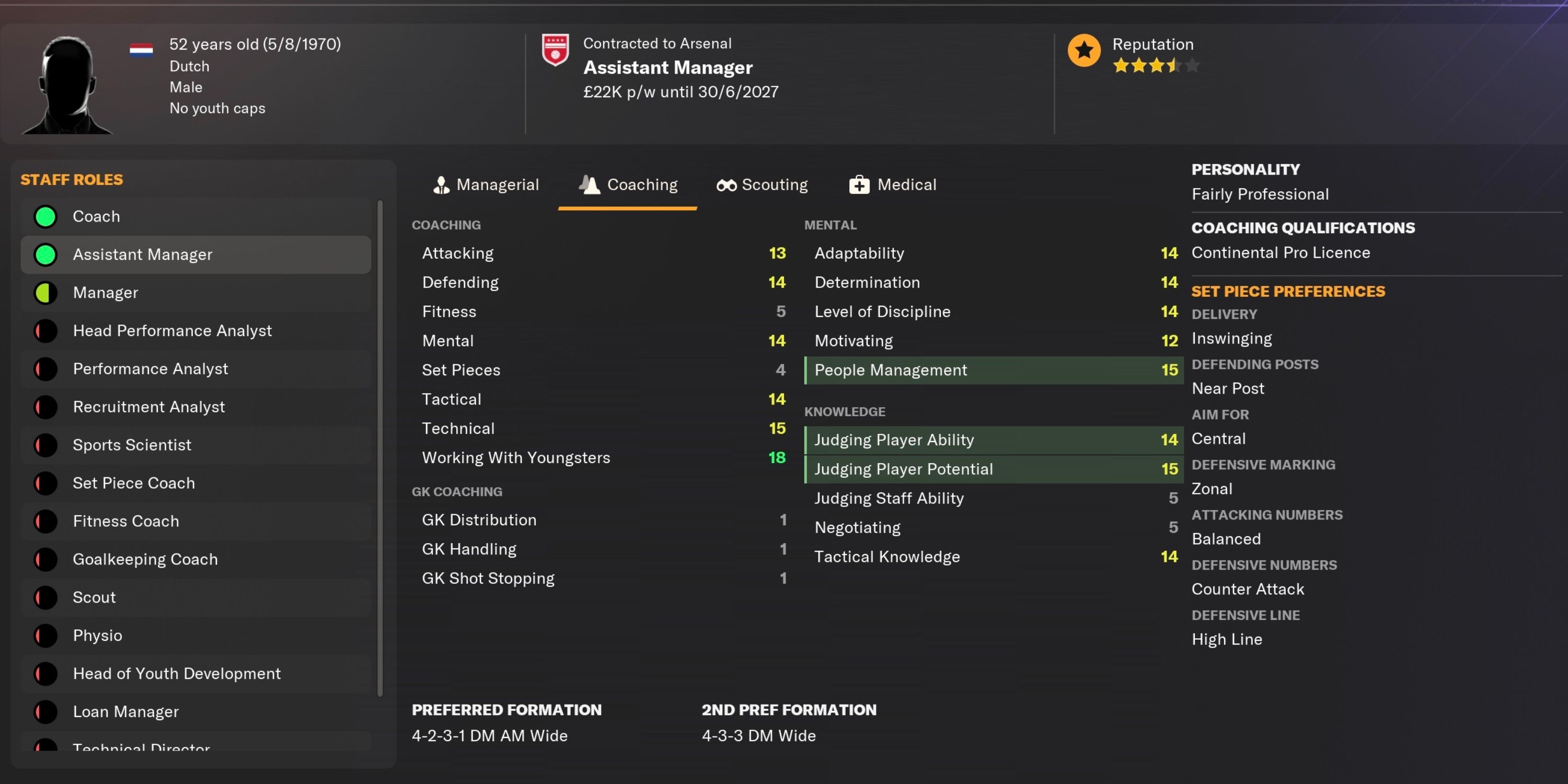The height and width of the screenshot is (784, 1568).
Task: Click the Coaching whistle icon
Action: point(589,185)
